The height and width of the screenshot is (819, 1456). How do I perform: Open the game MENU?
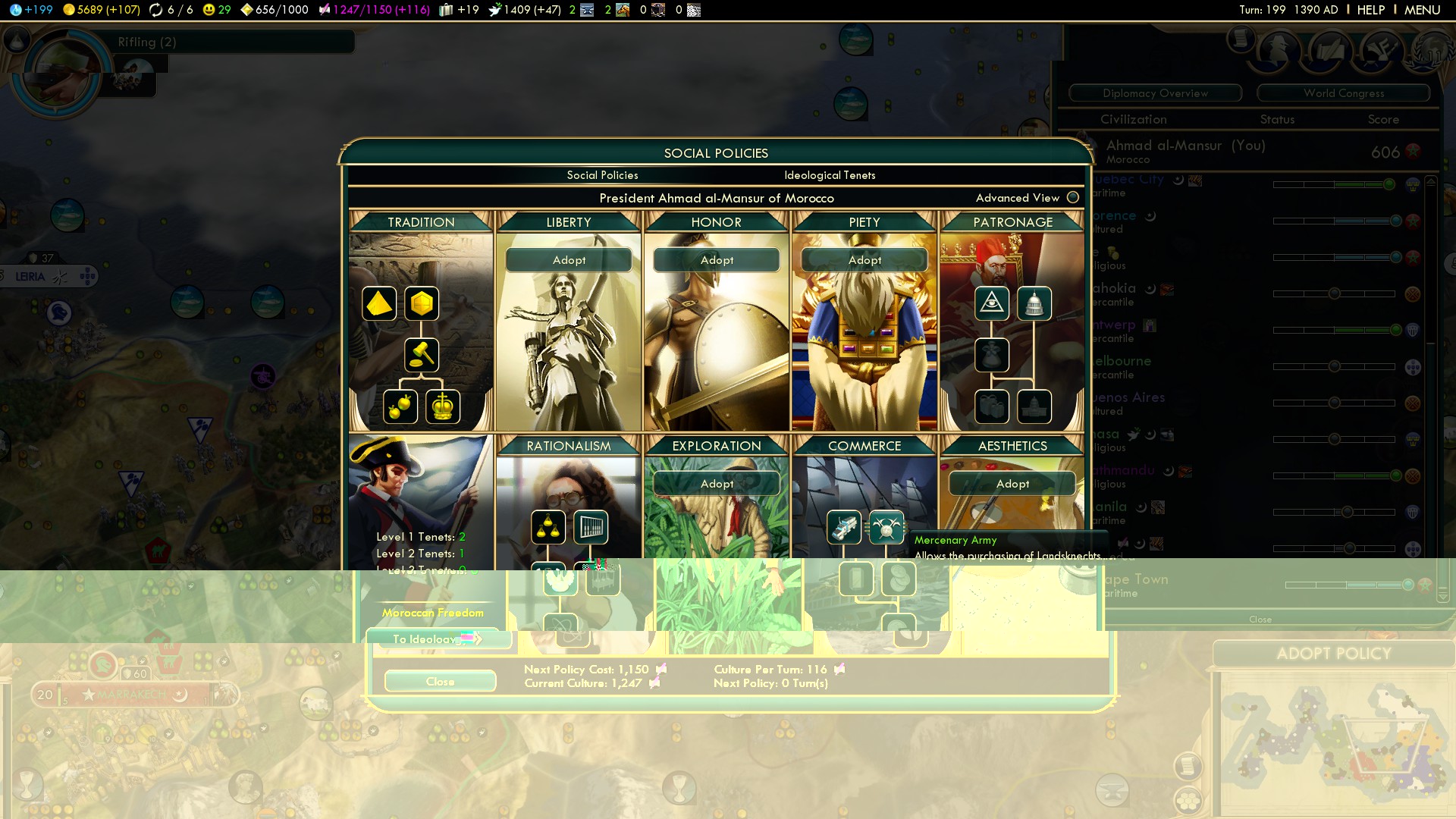tap(1422, 10)
